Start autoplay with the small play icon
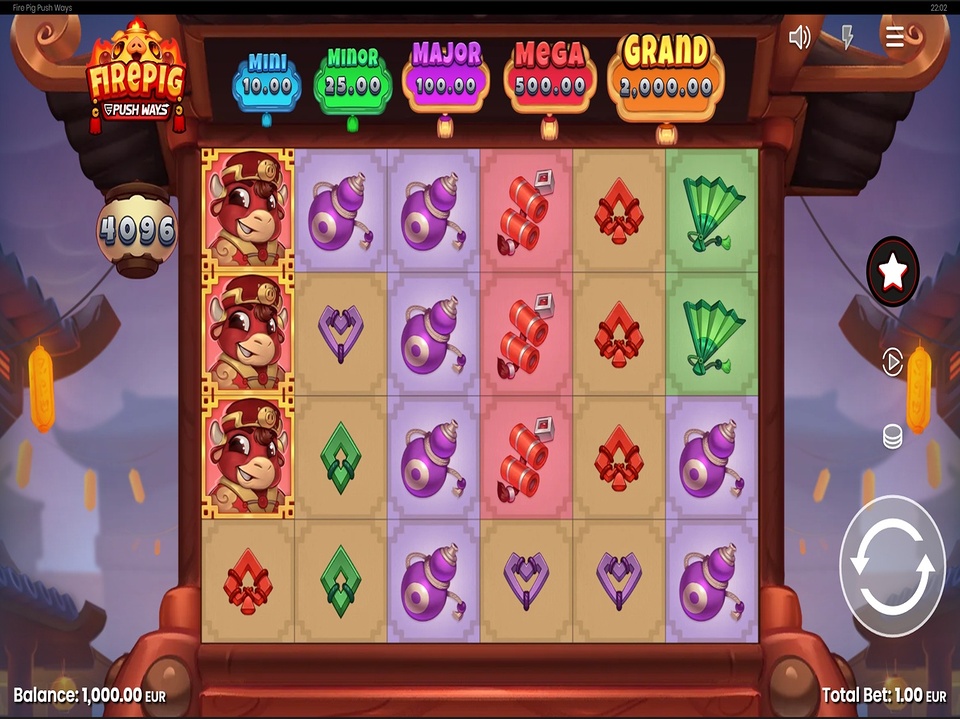The image size is (960, 719). (x=892, y=362)
